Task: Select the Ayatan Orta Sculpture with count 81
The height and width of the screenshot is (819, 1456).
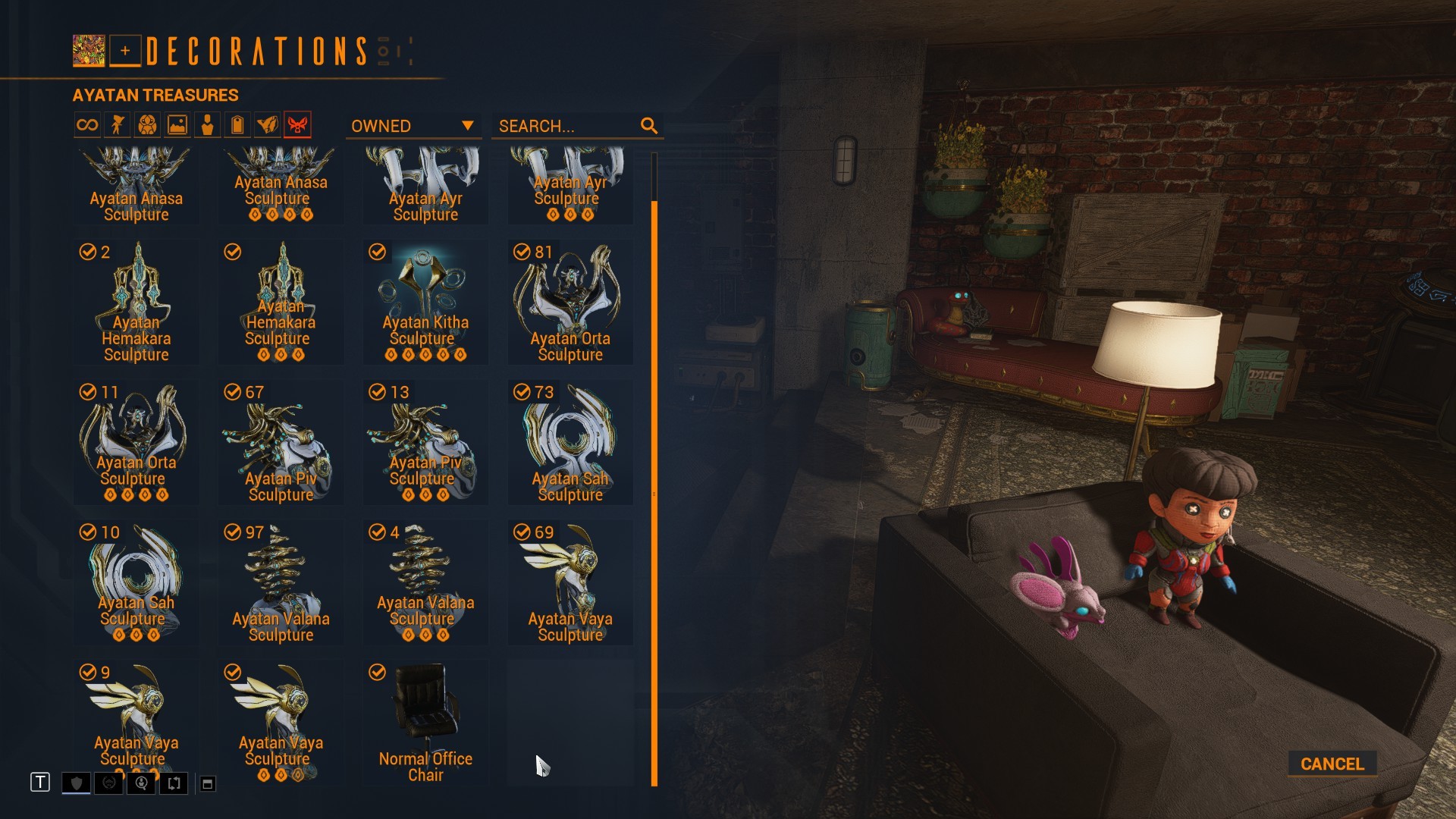Action: click(x=570, y=302)
